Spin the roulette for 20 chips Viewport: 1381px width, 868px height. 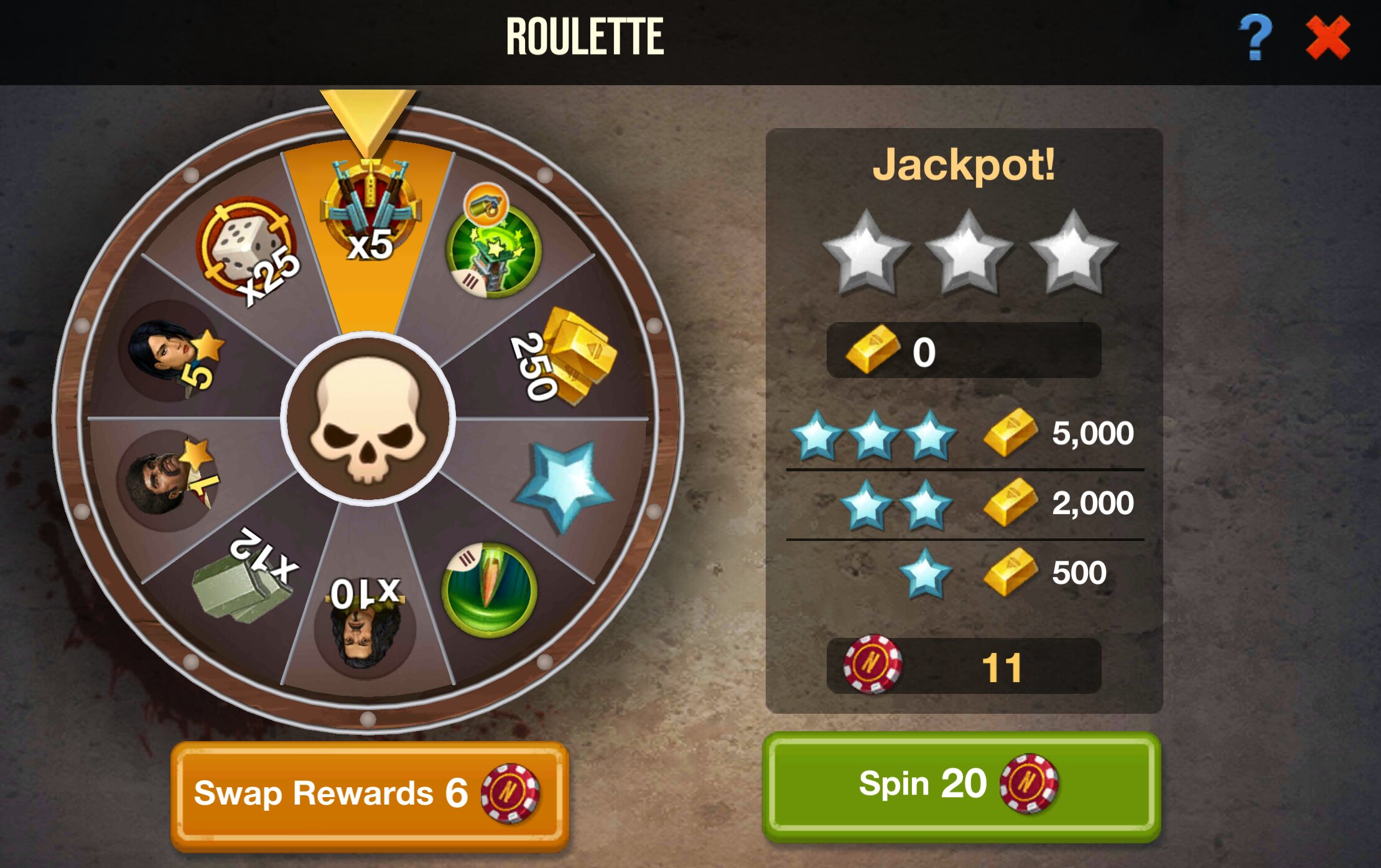tap(961, 786)
